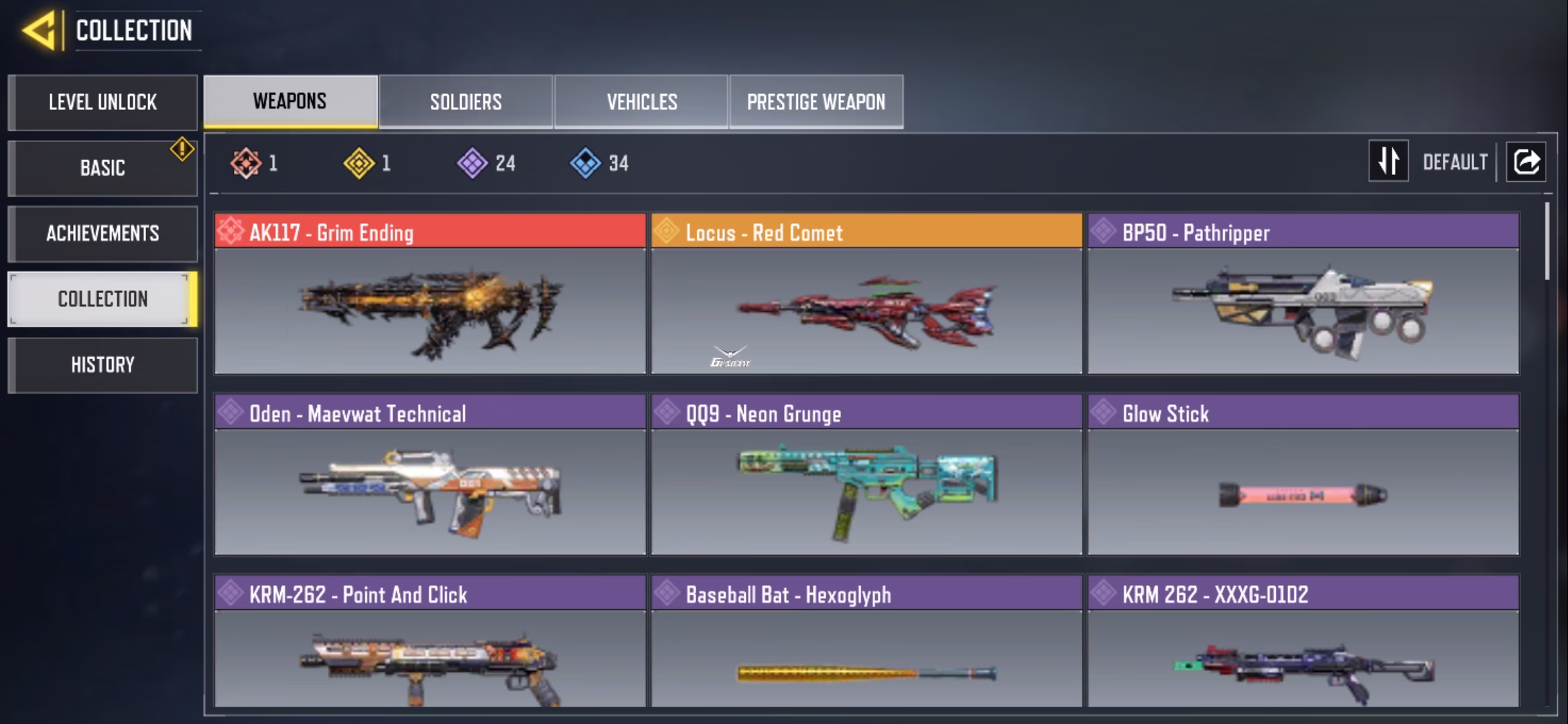Switch to the Soldiers tab

pos(466,102)
